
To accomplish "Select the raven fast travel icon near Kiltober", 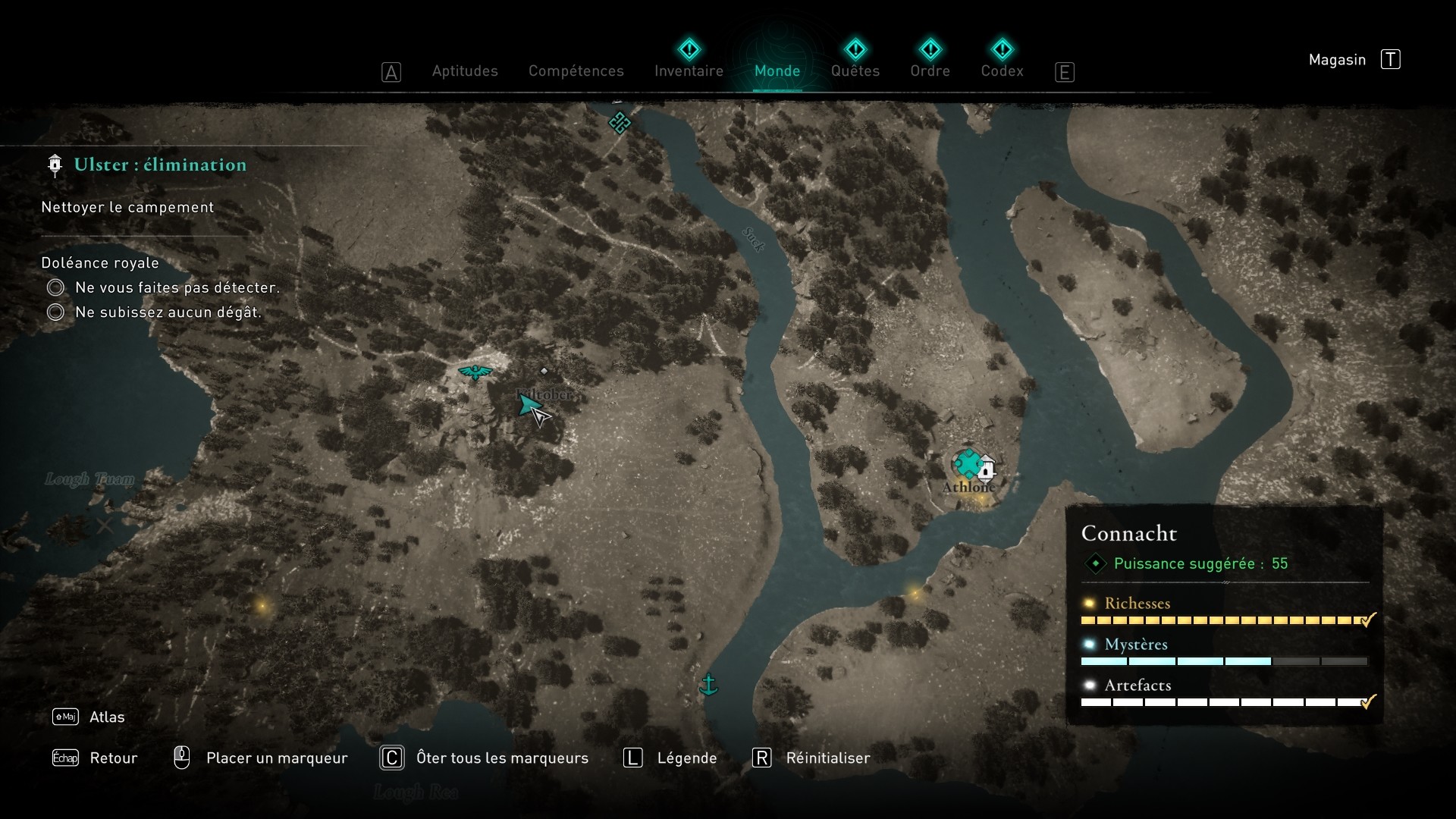I will tap(474, 372).
